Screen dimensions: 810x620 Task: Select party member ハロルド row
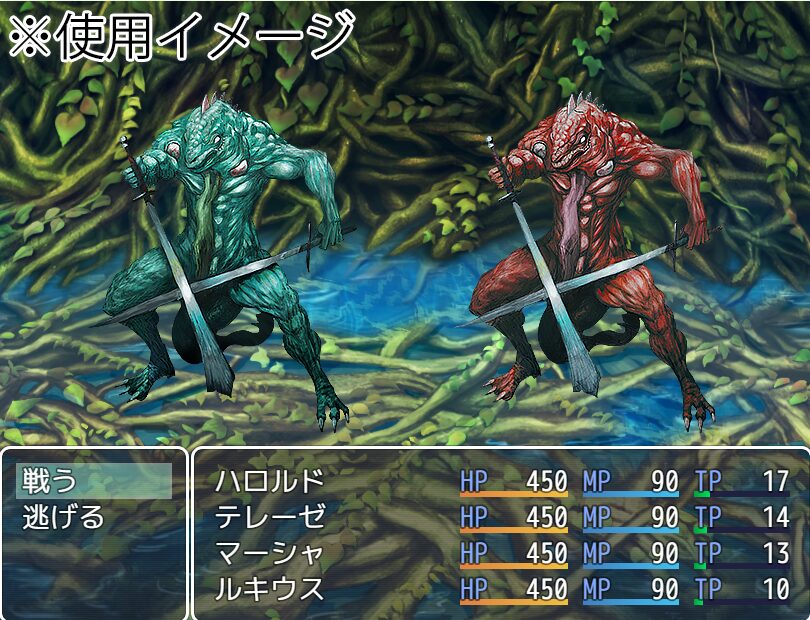pos(269,481)
